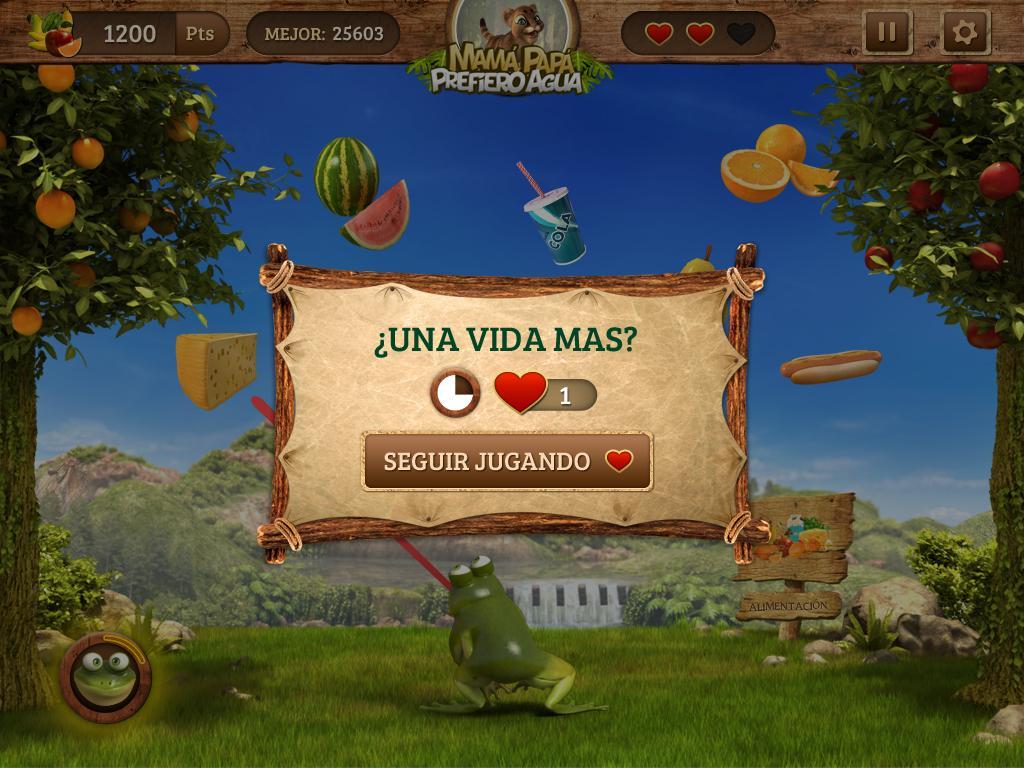Click the Seguir Jugando button
The height and width of the screenshot is (768, 1024).
507,461
